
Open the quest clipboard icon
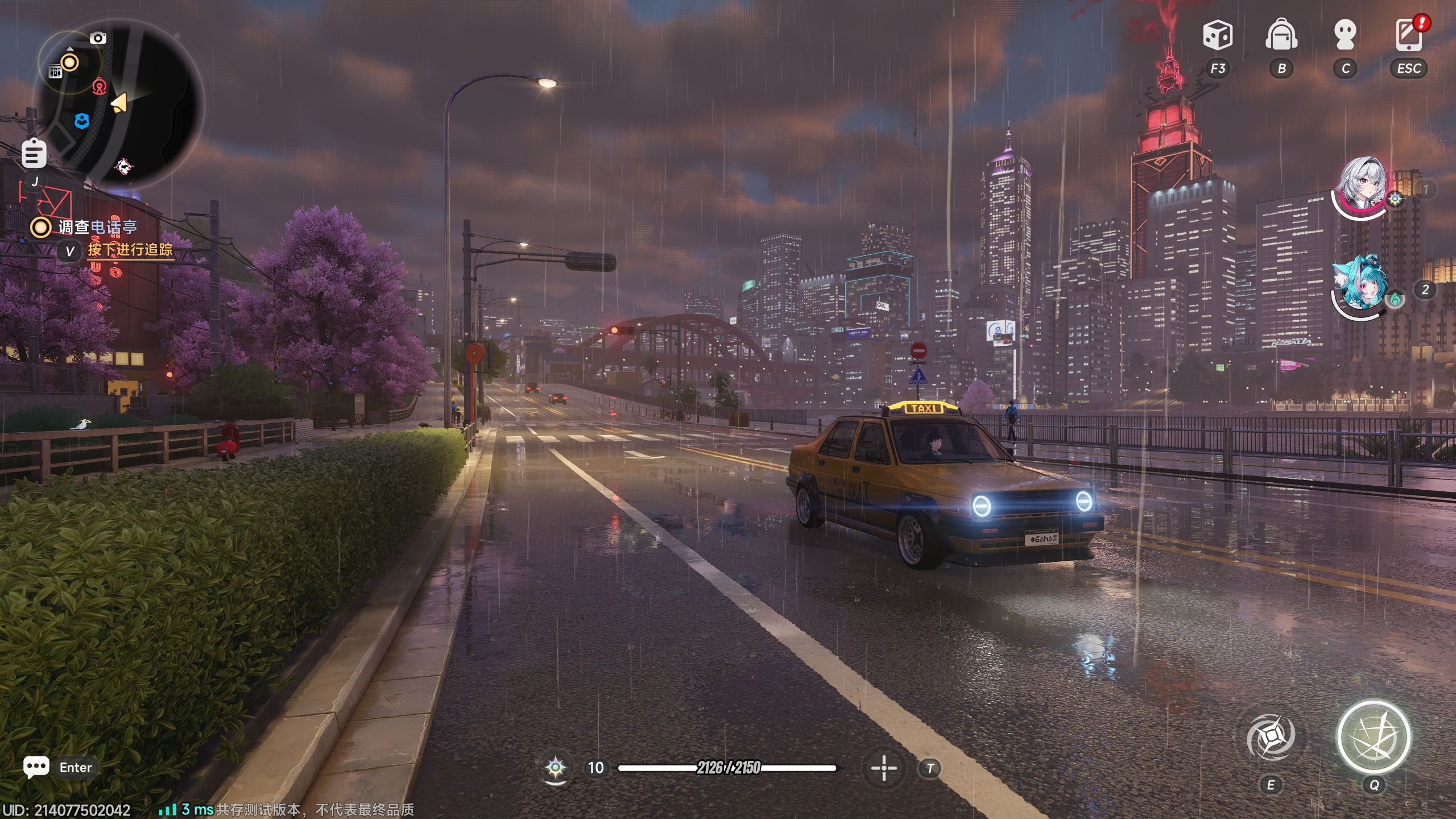[x=34, y=154]
